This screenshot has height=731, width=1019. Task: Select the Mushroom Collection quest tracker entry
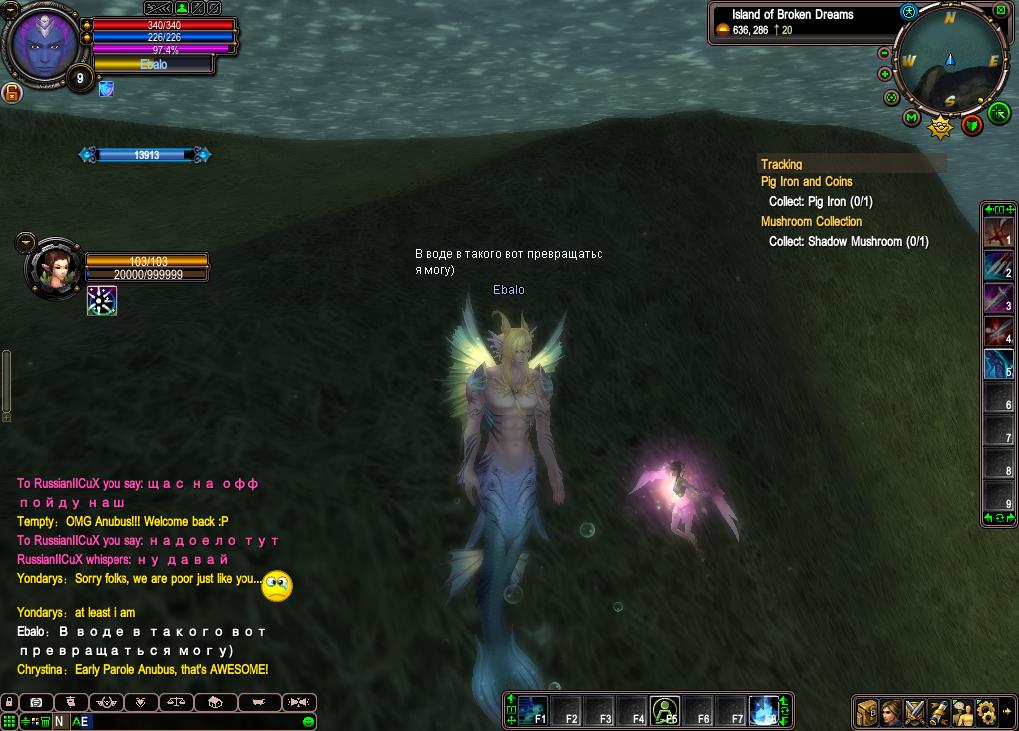(811, 222)
